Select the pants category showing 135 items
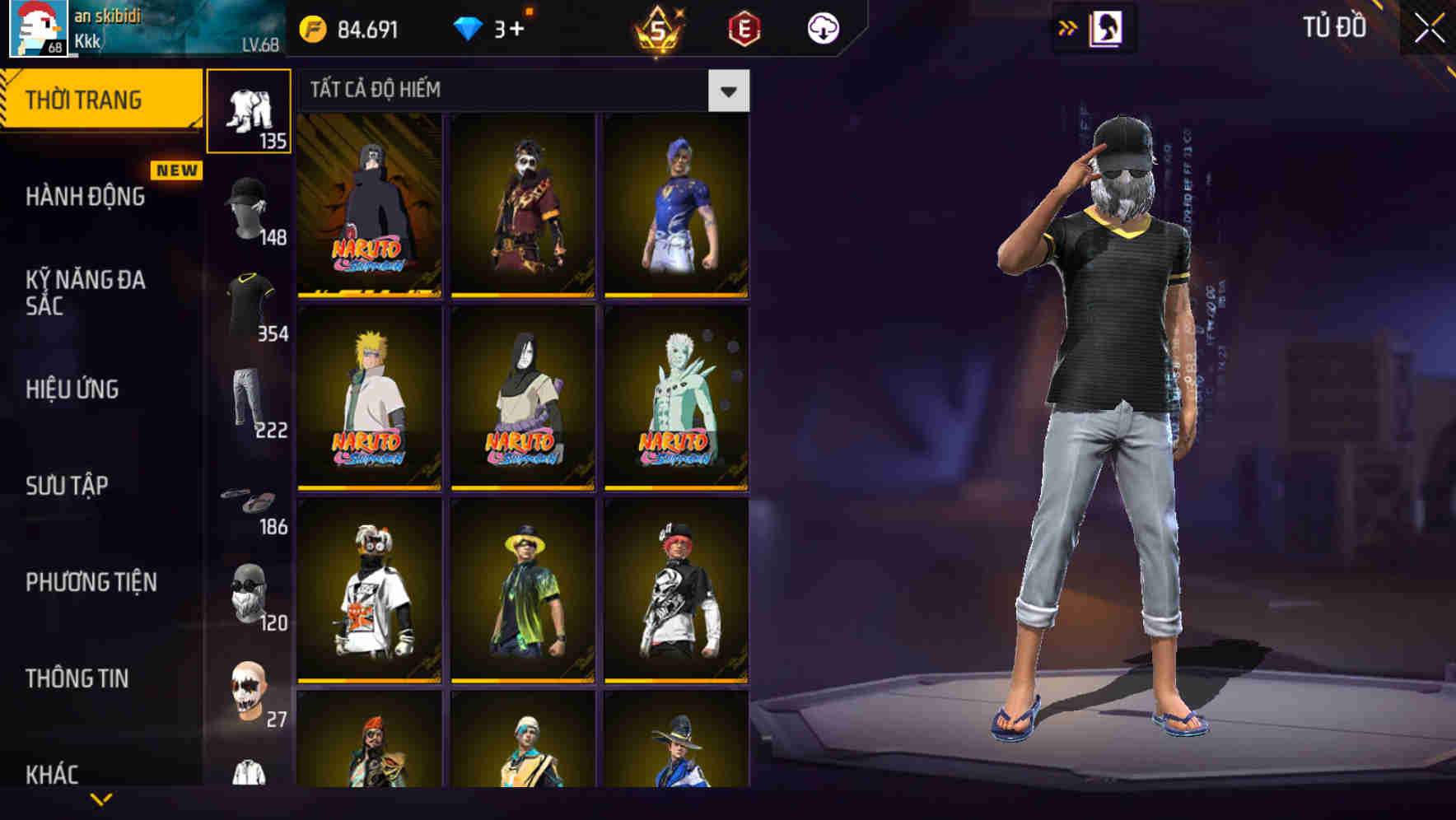Viewport: 1456px width, 820px height. click(250, 111)
